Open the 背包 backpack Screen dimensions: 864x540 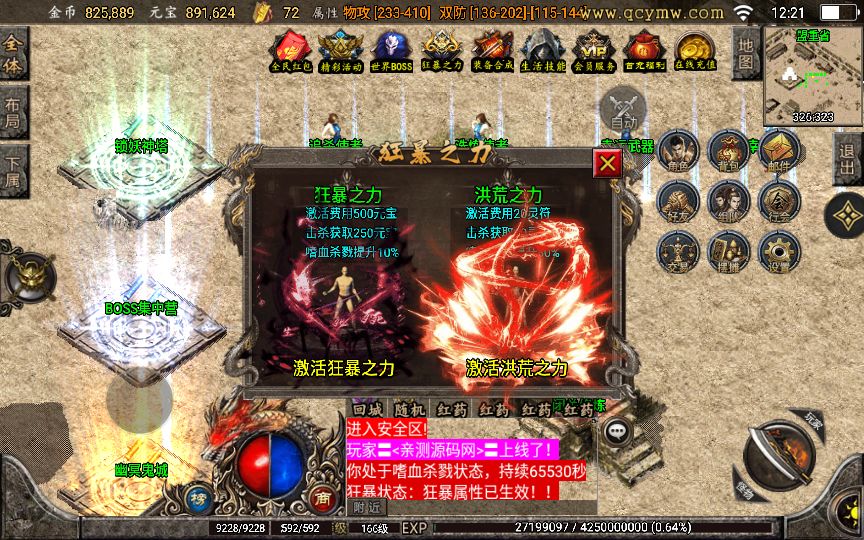[x=728, y=152]
